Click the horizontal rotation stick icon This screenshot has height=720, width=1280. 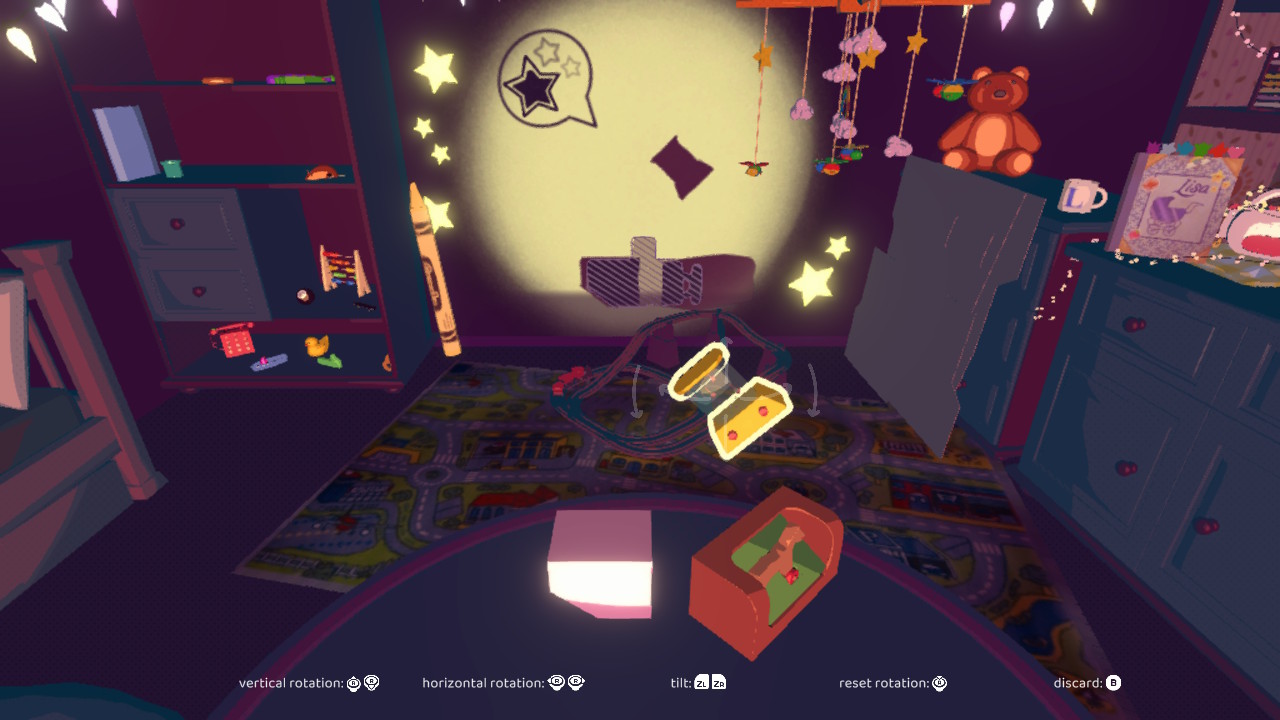pyautogui.click(x=562, y=683)
